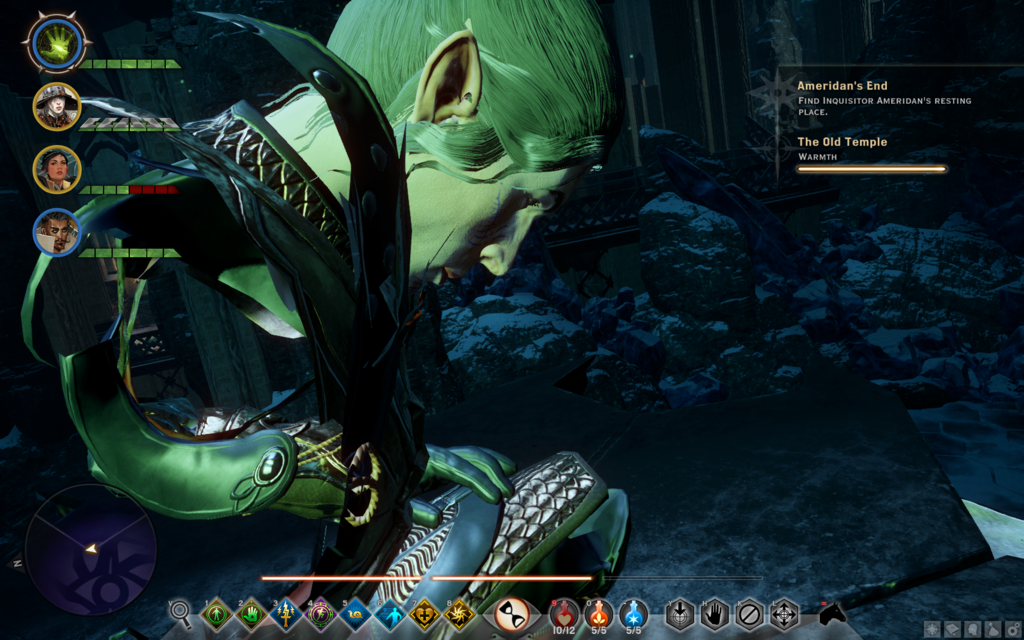Use the blue potion with star
Viewport: 1024px width, 640px height.
pyautogui.click(x=632, y=611)
